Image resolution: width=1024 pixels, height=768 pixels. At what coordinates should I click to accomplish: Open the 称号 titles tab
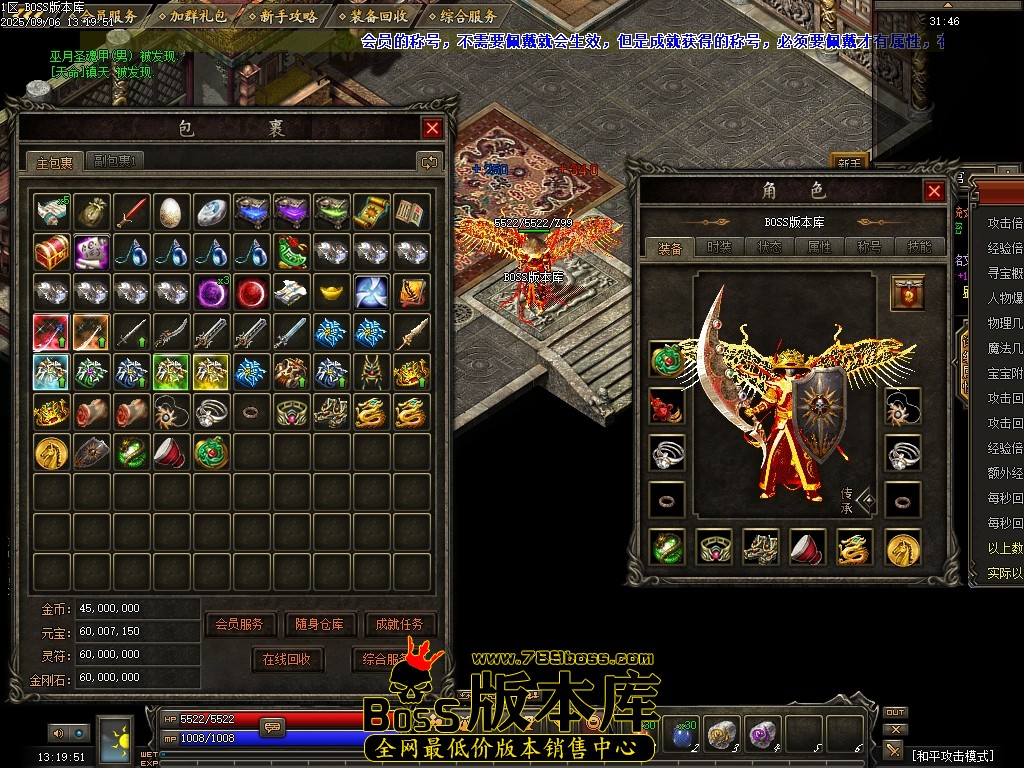click(x=869, y=247)
